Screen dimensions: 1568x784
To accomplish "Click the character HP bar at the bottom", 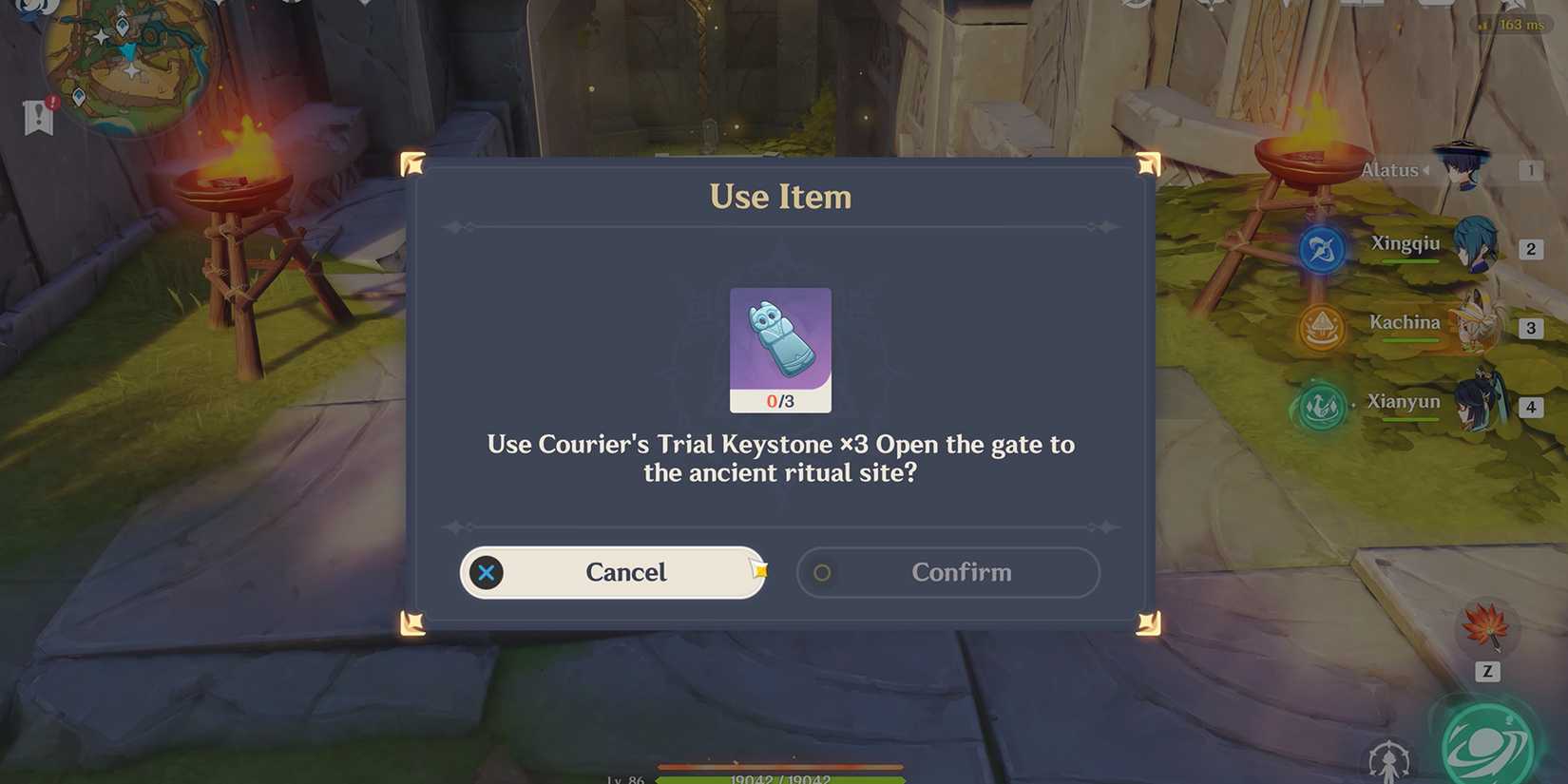I will (x=779, y=777).
